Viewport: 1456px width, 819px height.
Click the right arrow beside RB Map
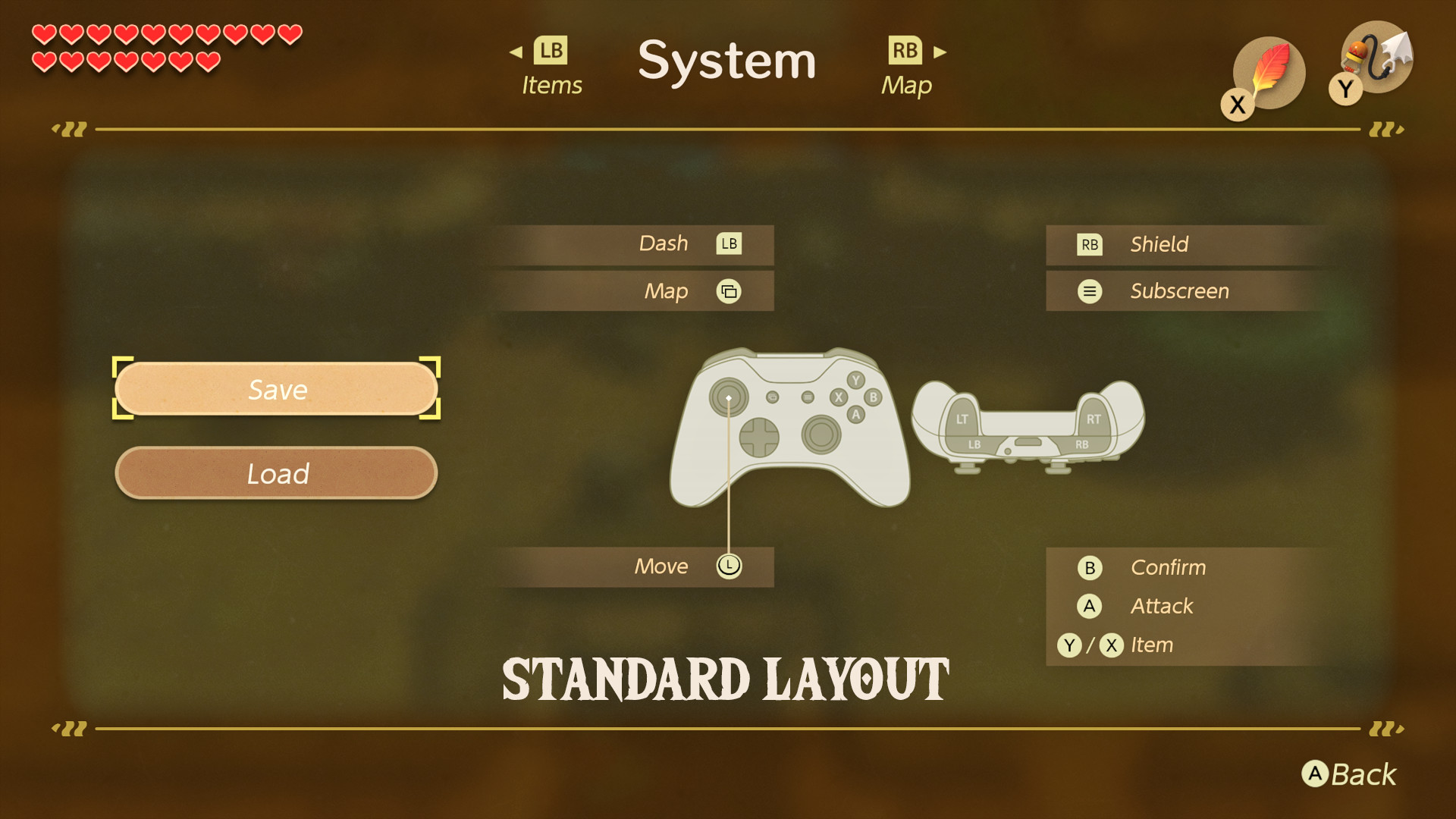[x=940, y=51]
